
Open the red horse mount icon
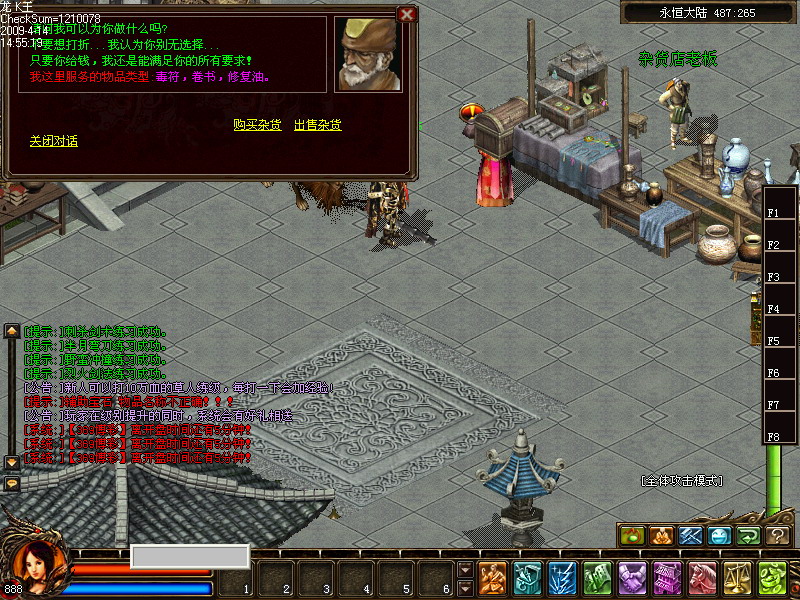[702, 579]
